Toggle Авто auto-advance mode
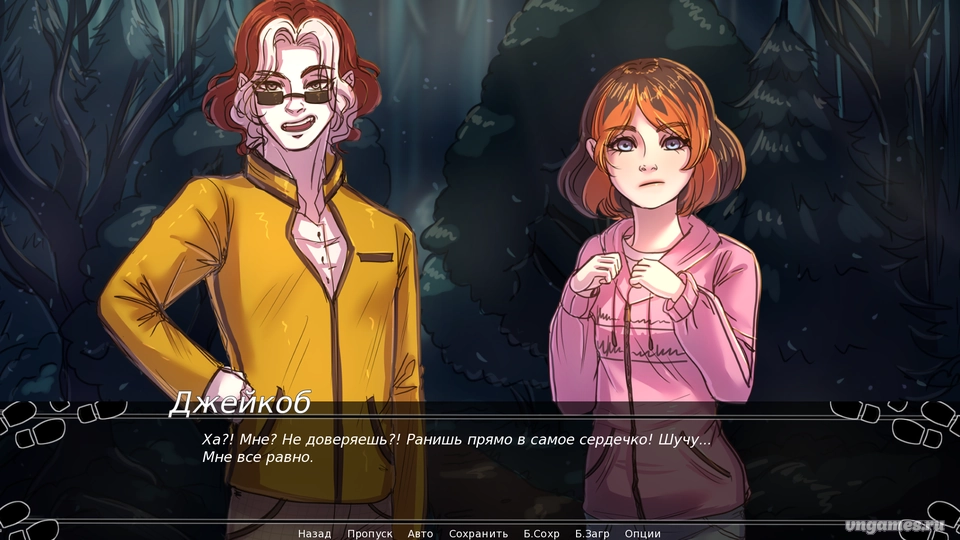The height and width of the screenshot is (540, 960). (x=421, y=533)
